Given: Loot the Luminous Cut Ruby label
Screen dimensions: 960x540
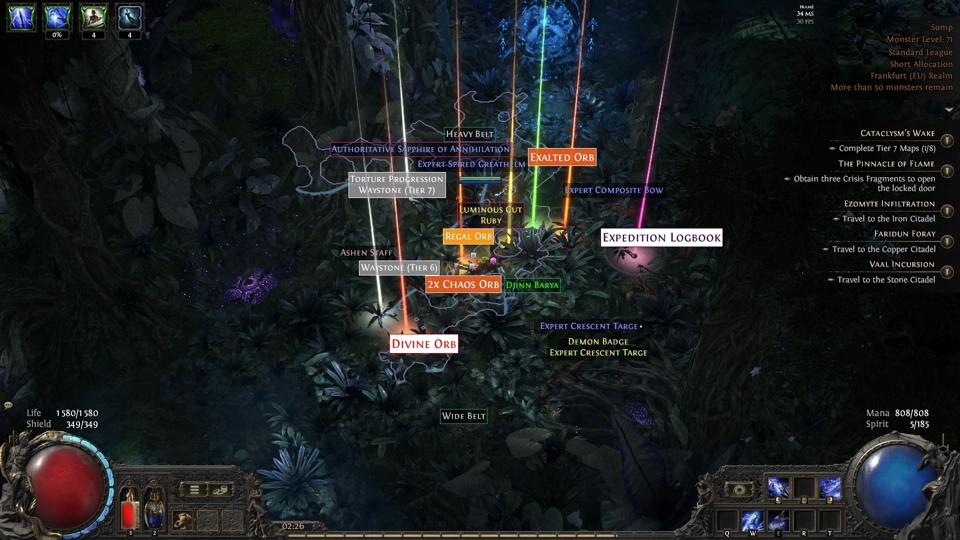Looking at the screenshot, I should coord(491,215).
